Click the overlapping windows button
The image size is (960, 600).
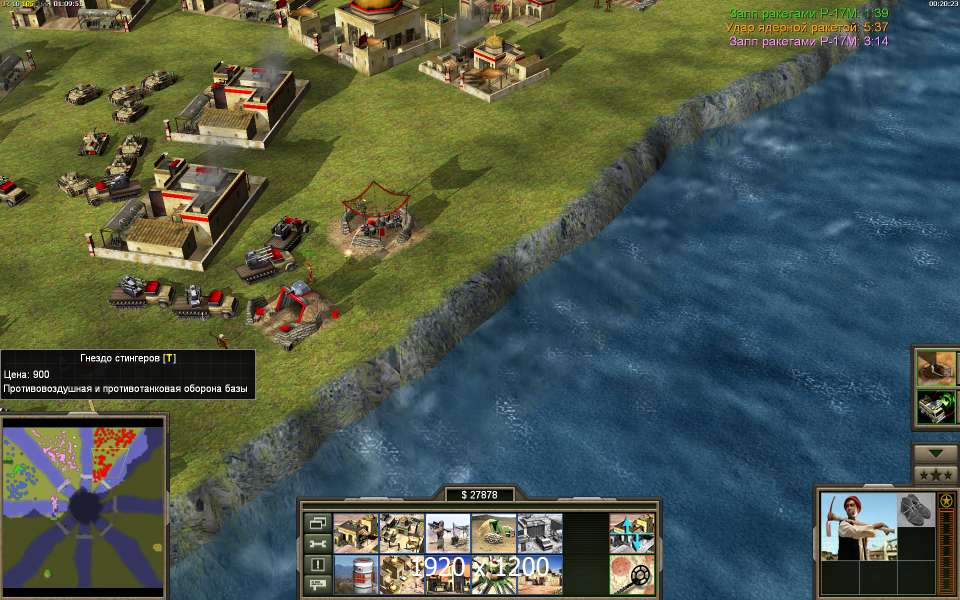pyautogui.click(x=316, y=523)
